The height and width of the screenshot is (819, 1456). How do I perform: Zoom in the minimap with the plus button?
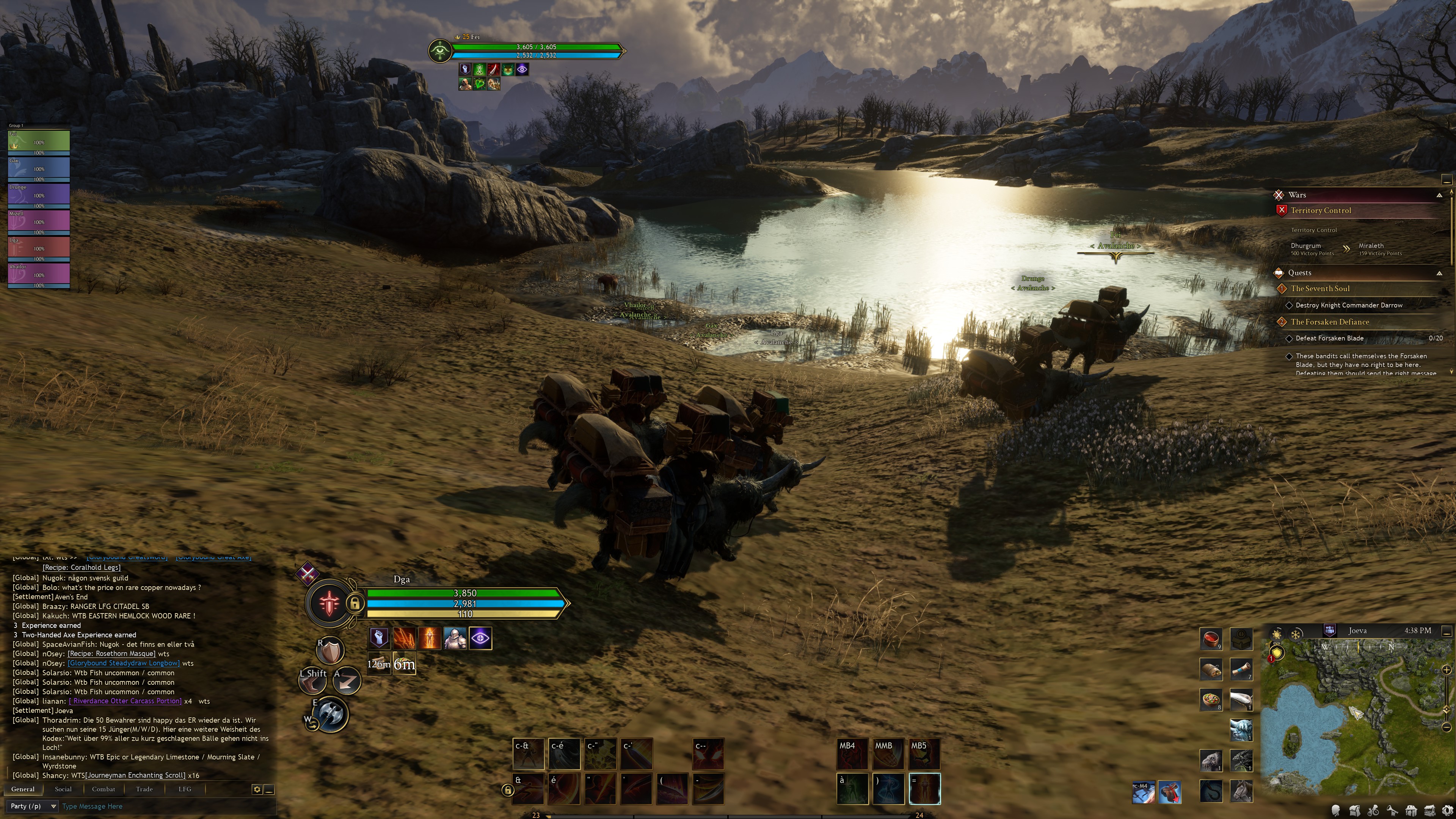1447,670
